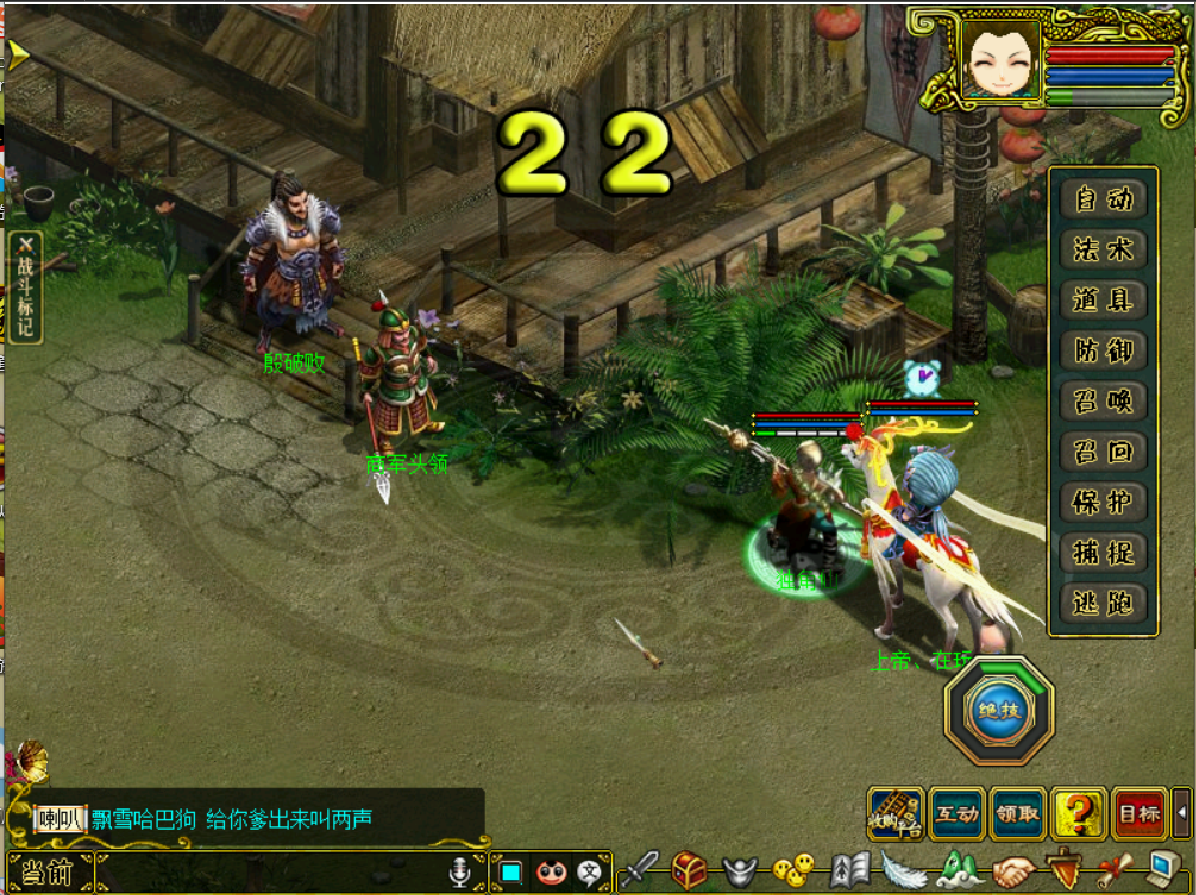Open the yellow question mark help
The height and width of the screenshot is (895, 1196).
click(1078, 814)
